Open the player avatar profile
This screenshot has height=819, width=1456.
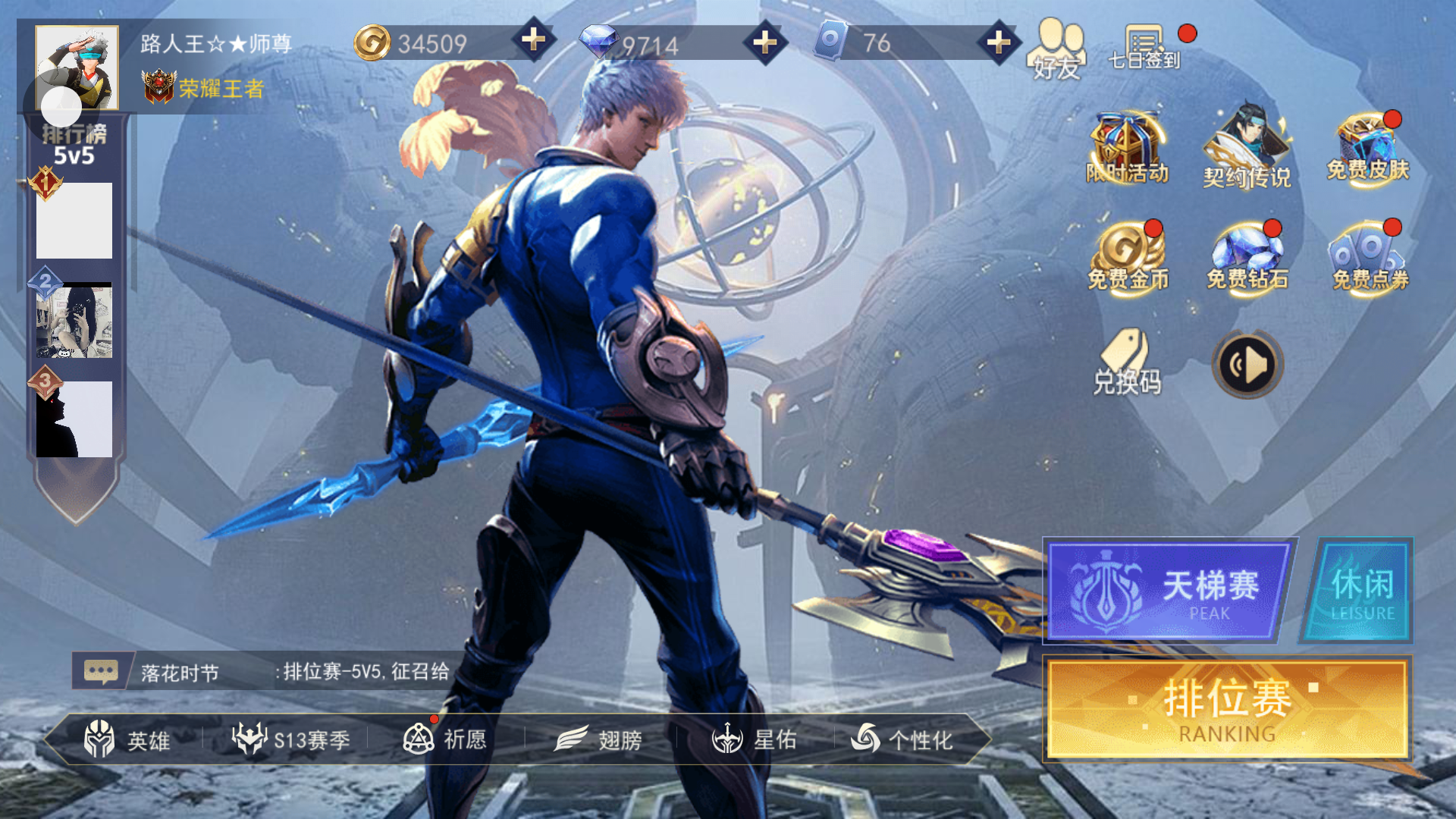[77, 67]
